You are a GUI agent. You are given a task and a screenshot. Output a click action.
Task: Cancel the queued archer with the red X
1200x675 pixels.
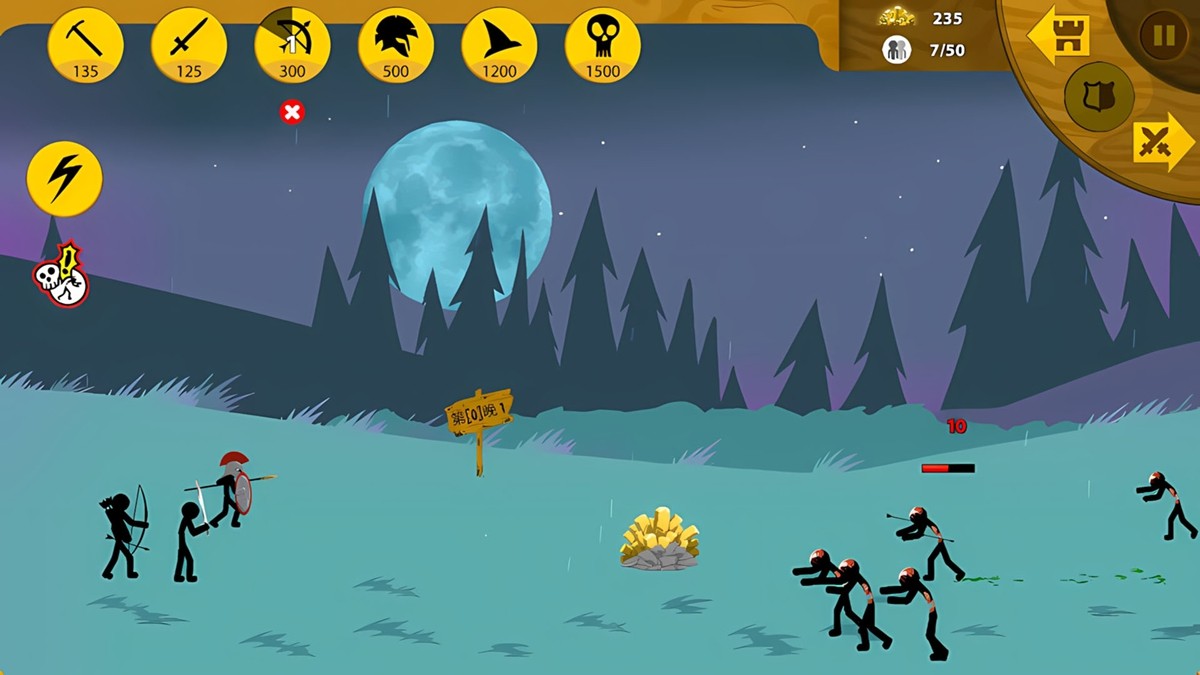292,112
